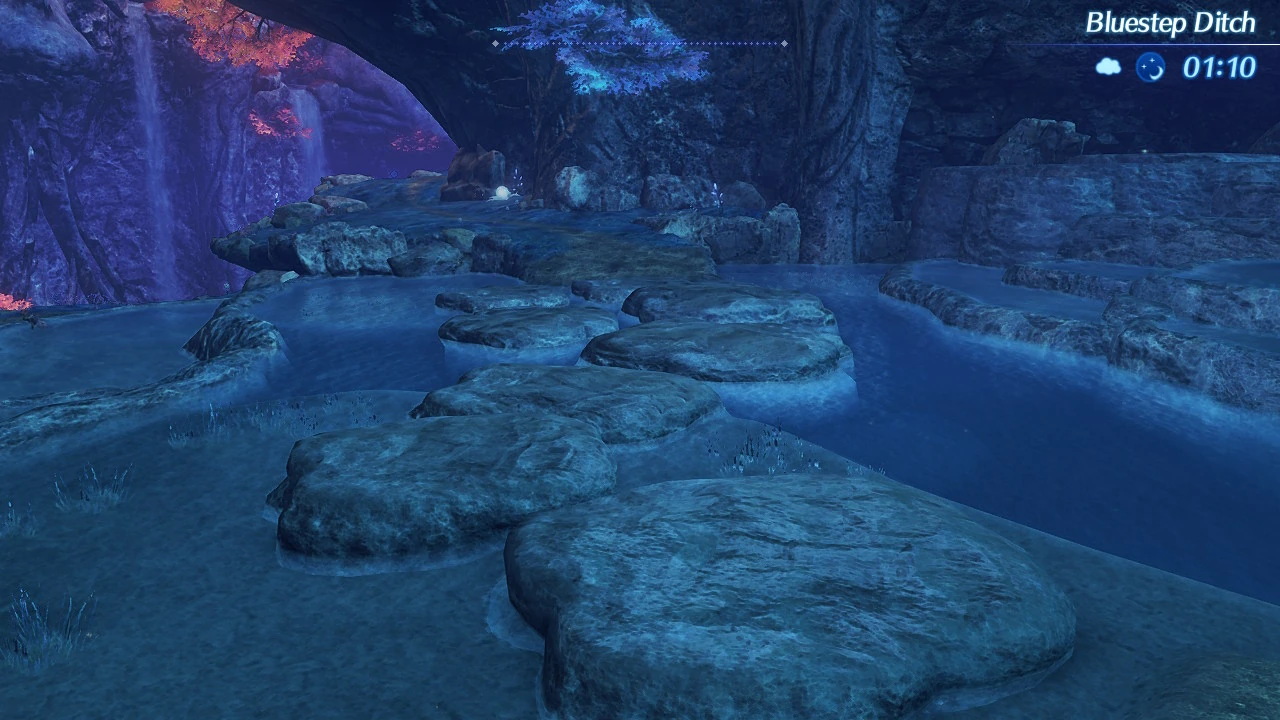
Task: Toggle the weather display next to the clock
Action: pyautogui.click(x=1108, y=66)
